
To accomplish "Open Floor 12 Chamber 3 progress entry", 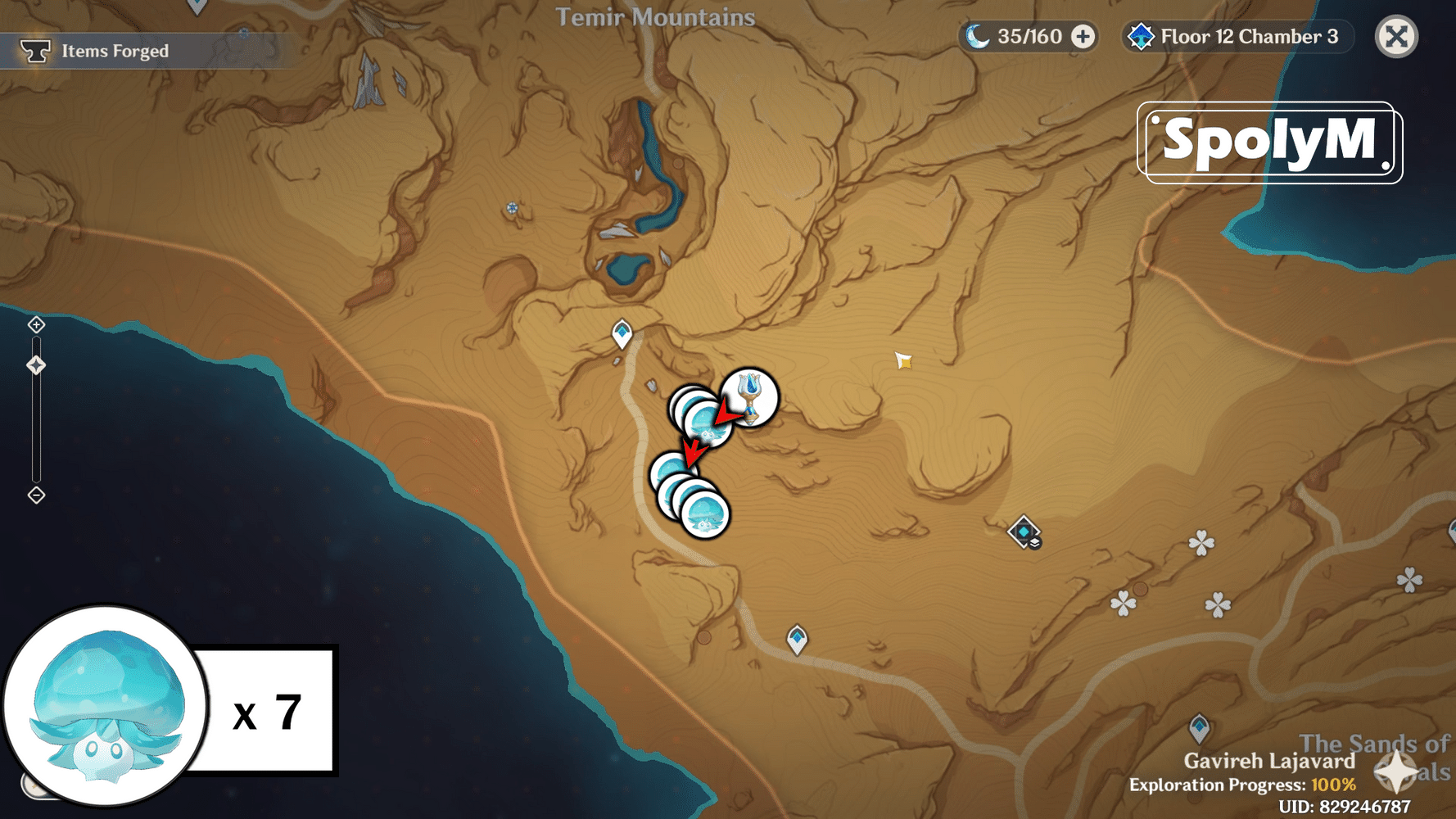I will (1249, 36).
